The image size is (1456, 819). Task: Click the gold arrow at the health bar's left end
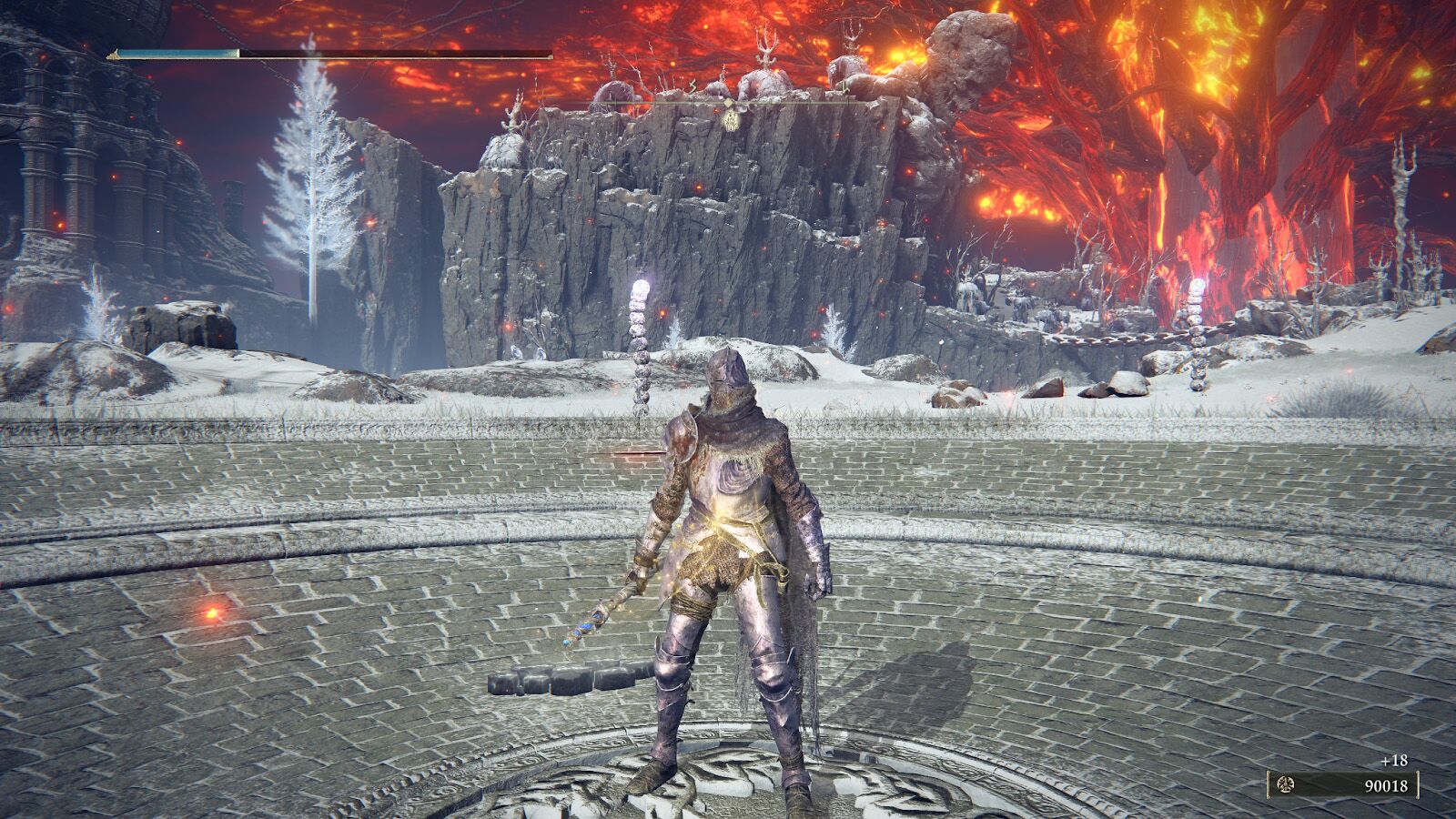(112, 52)
